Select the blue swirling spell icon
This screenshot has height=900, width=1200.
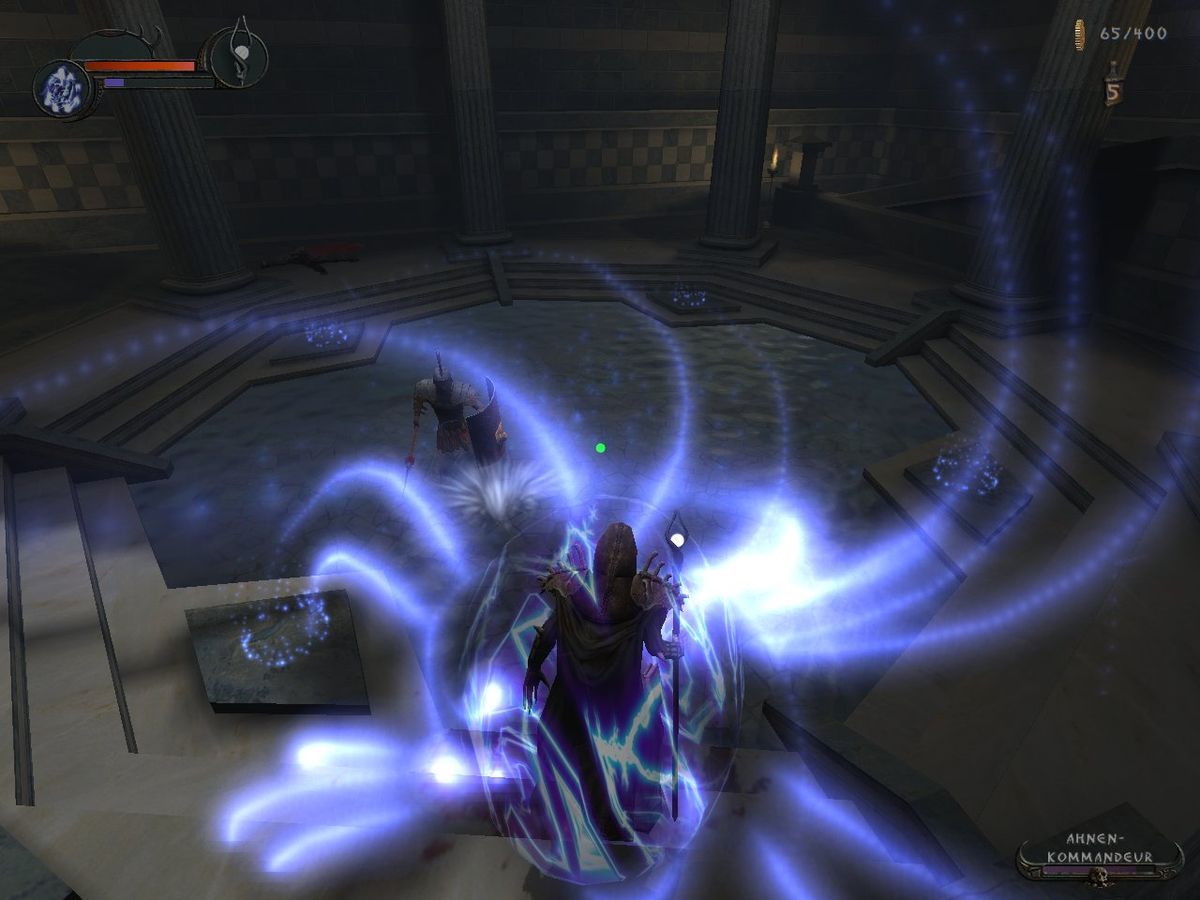point(63,89)
